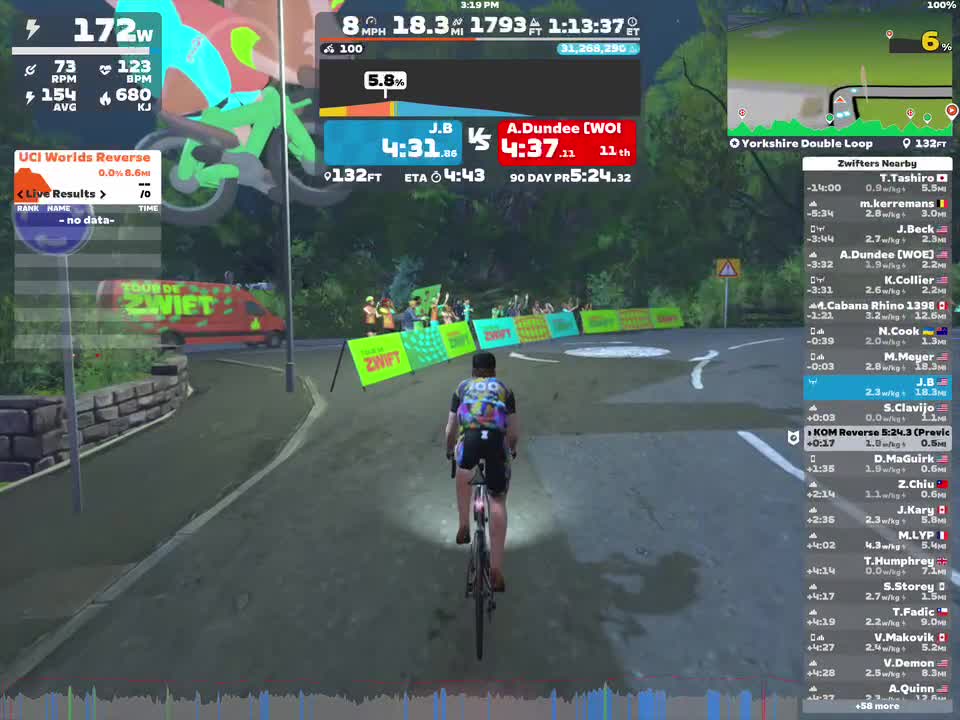
Task: Select N.Cook in the nearby riders
Action: [877, 336]
